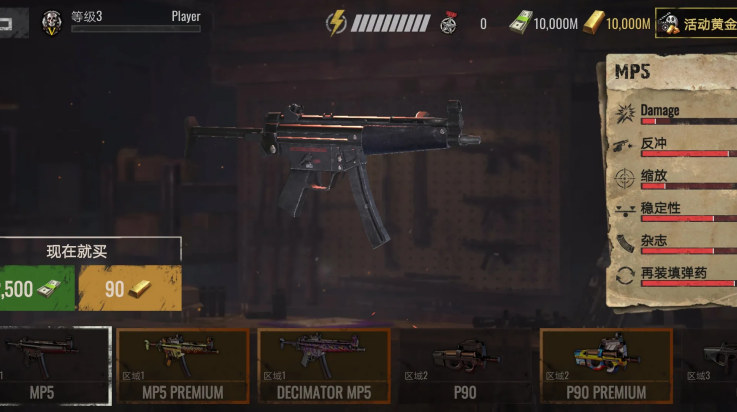Buy the MP5 for 90 gold
737x412 pixels.
pyautogui.click(x=130, y=289)
